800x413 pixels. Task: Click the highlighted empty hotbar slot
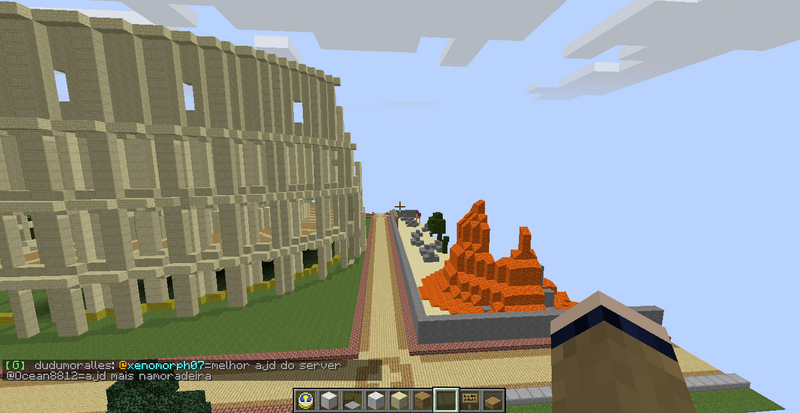tap(445, 401)
